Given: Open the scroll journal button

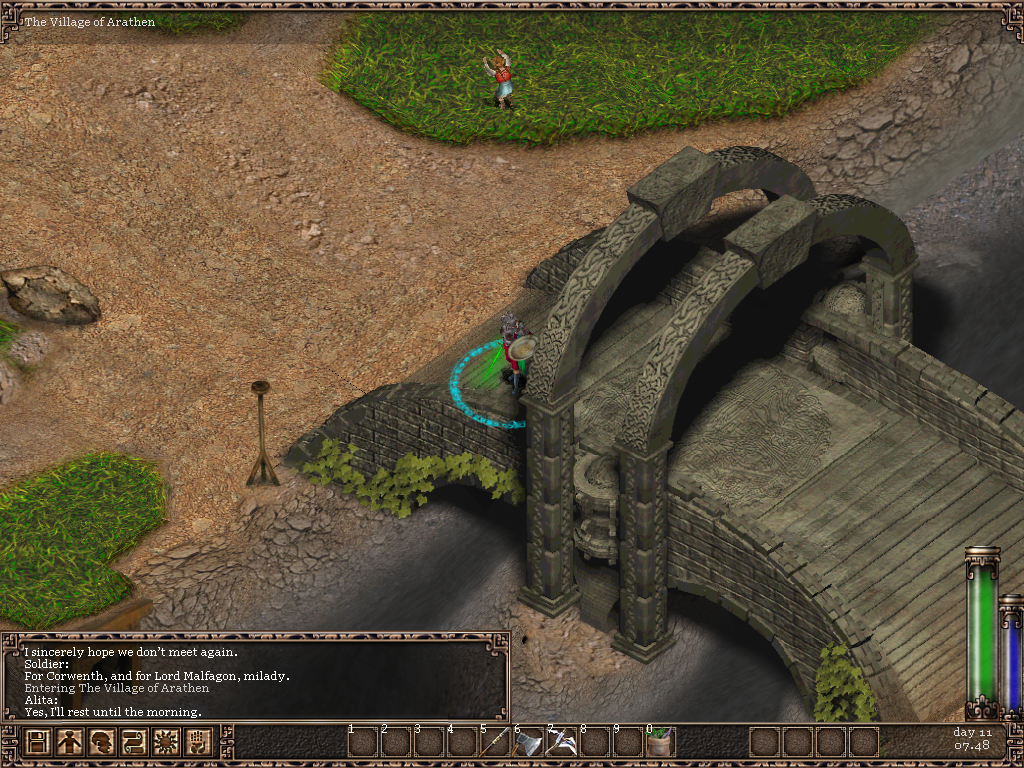Looking at the screenshot, I should [133, 742].
